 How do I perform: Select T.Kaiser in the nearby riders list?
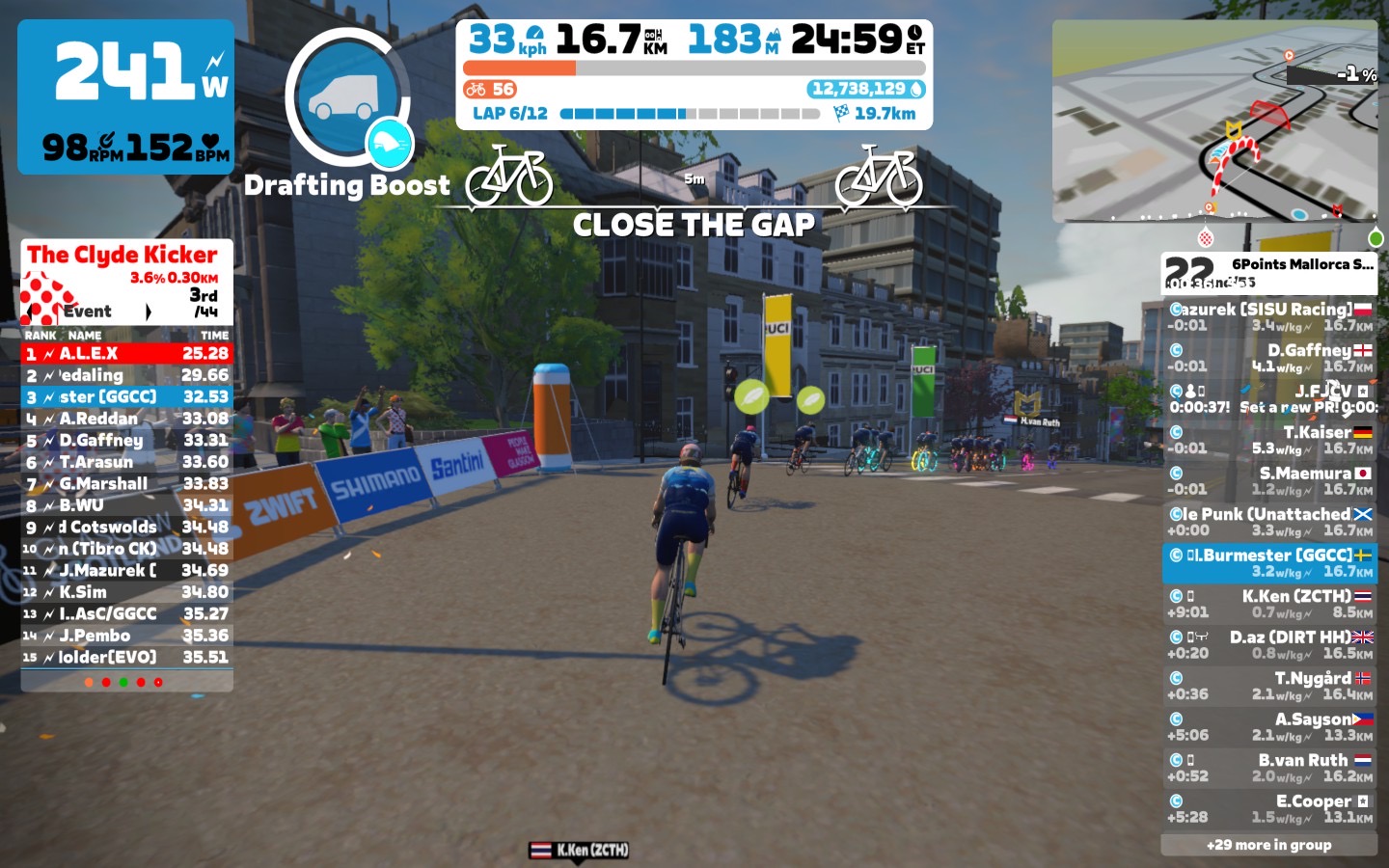pos(1269,440)
